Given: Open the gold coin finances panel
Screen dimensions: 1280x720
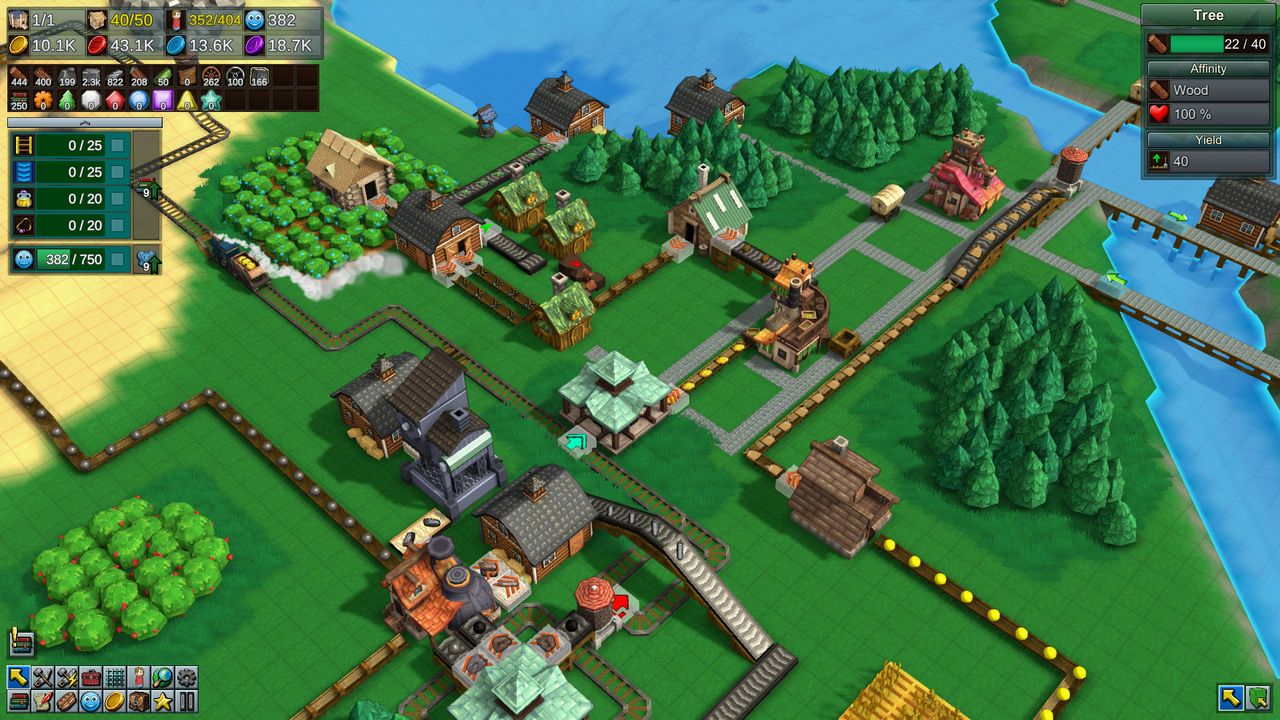Looking at the screenshot, I should [114, 701].
